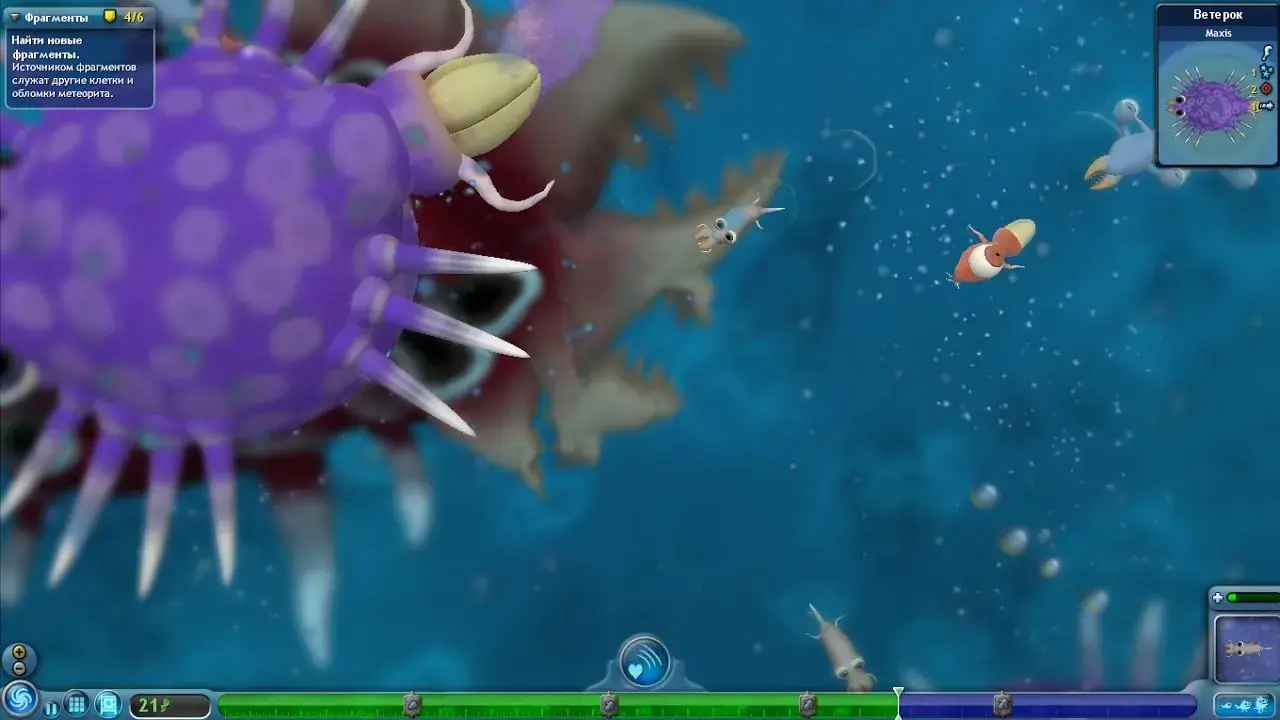
Task: Click the health plus icon above the health bar
Action: 1217,598
